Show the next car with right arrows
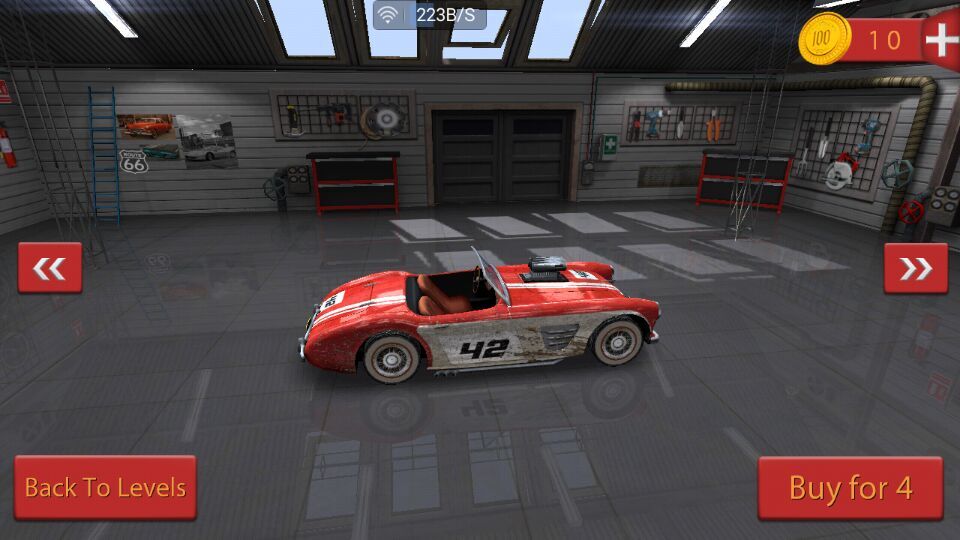This screenshot has width=960, height=540. tap(915, 268)
